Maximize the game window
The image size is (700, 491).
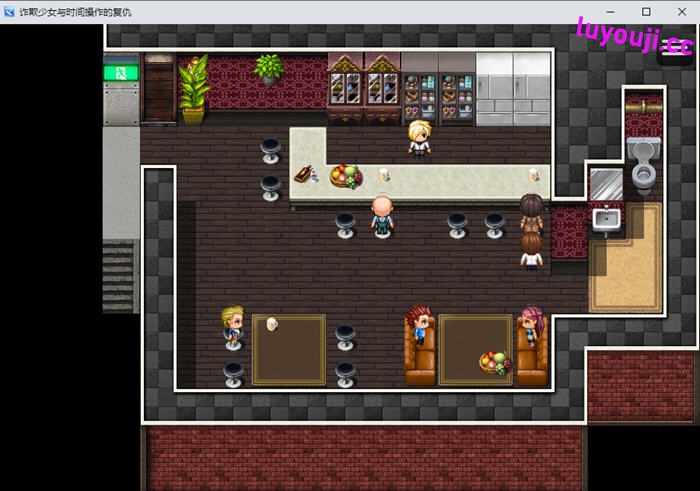coord(646,12)
